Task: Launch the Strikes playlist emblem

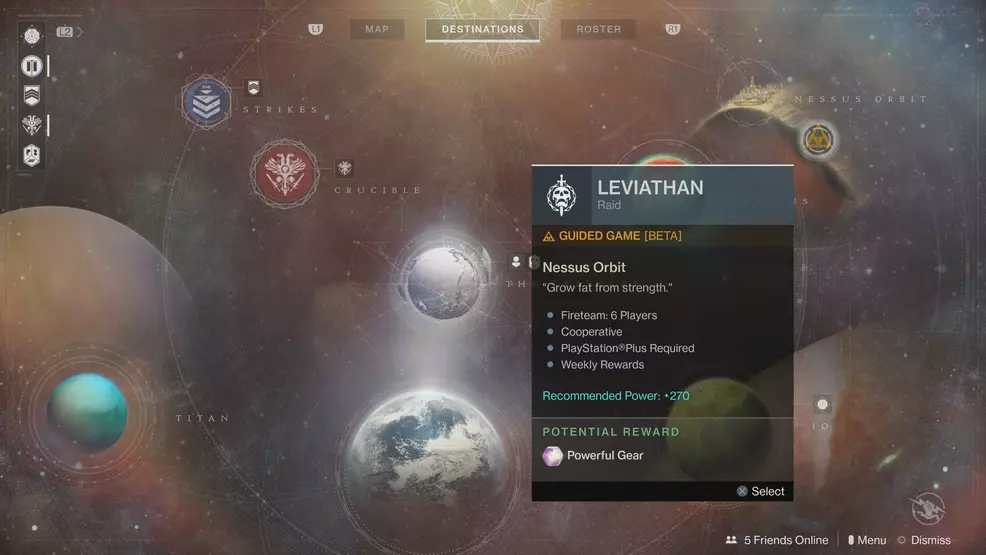Action: (206, 101)
